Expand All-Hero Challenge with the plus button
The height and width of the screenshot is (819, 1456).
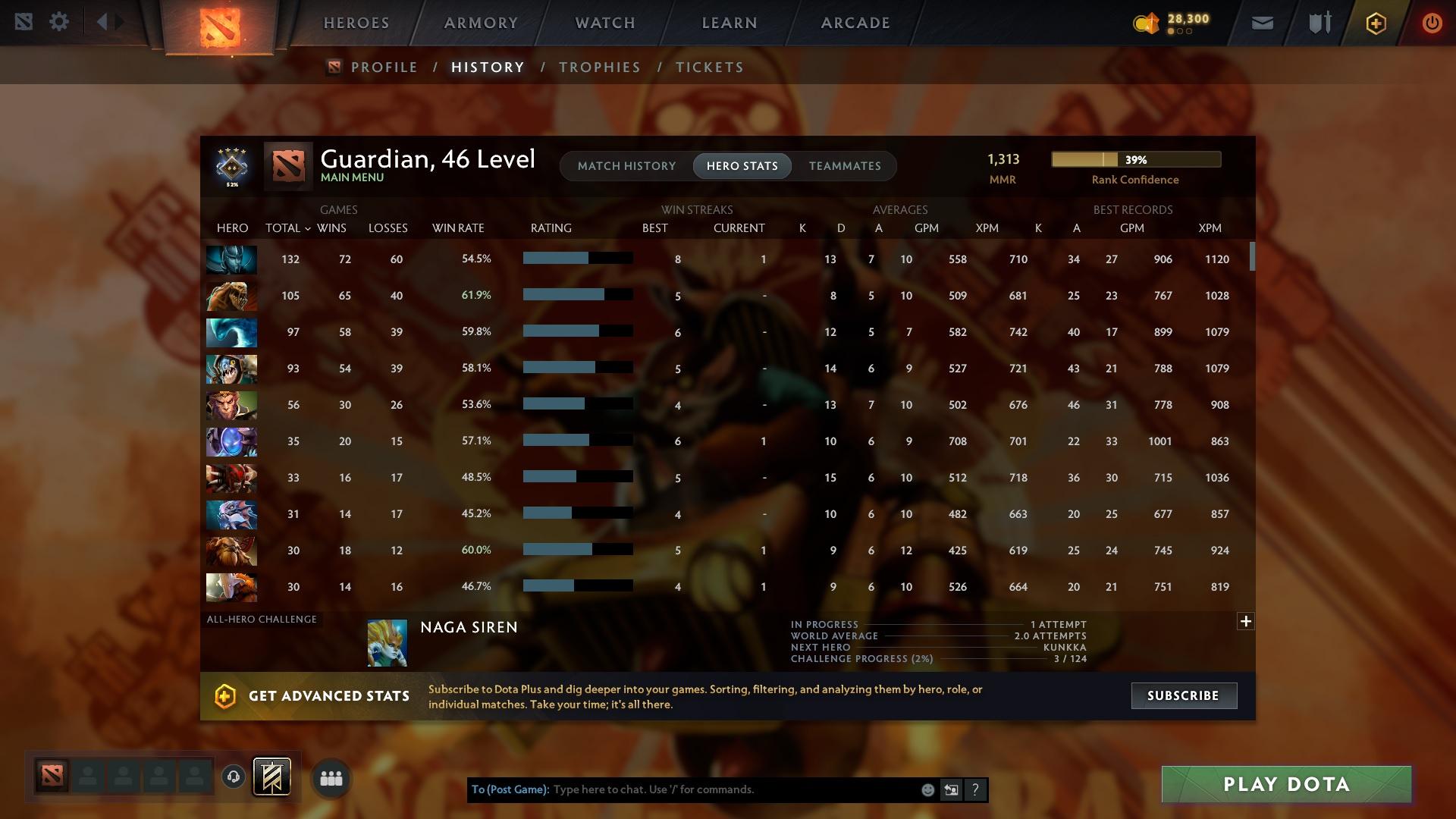[1246, 621]
